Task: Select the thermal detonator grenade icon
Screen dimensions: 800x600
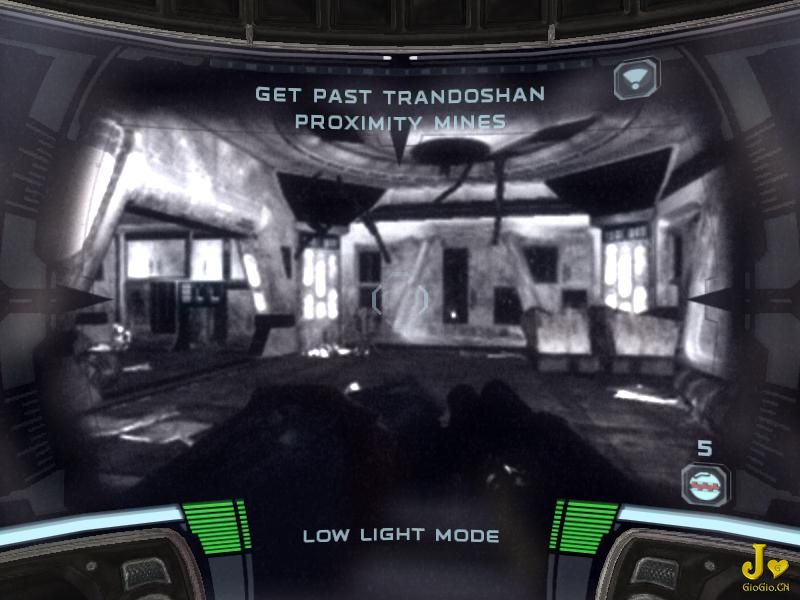Action: pos(705,485)
